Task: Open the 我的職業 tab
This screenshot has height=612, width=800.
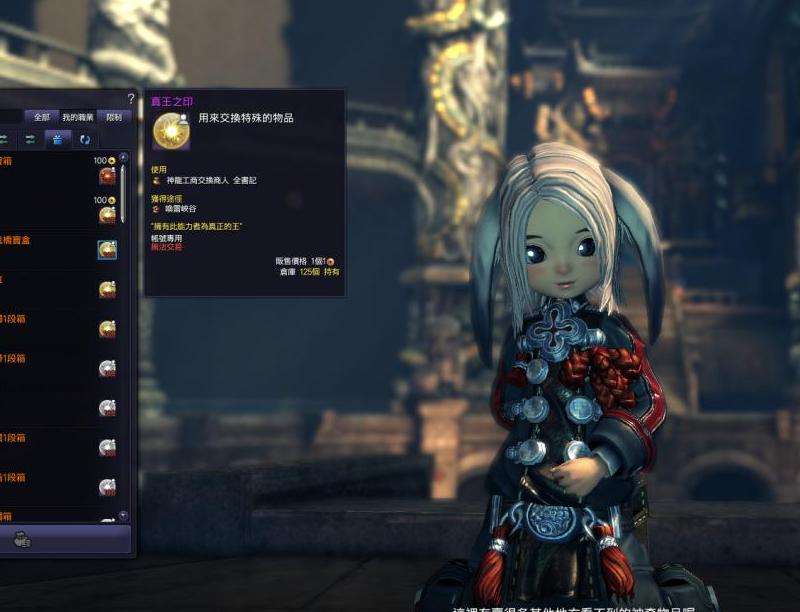Action: point(77,117)
